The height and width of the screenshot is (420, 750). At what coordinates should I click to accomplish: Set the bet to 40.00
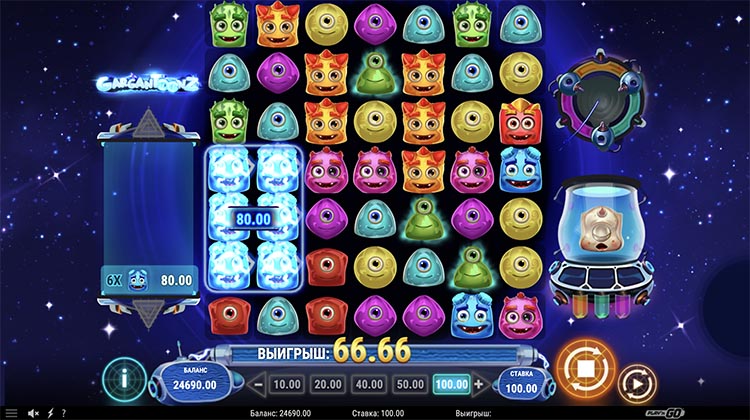point(367,383)
